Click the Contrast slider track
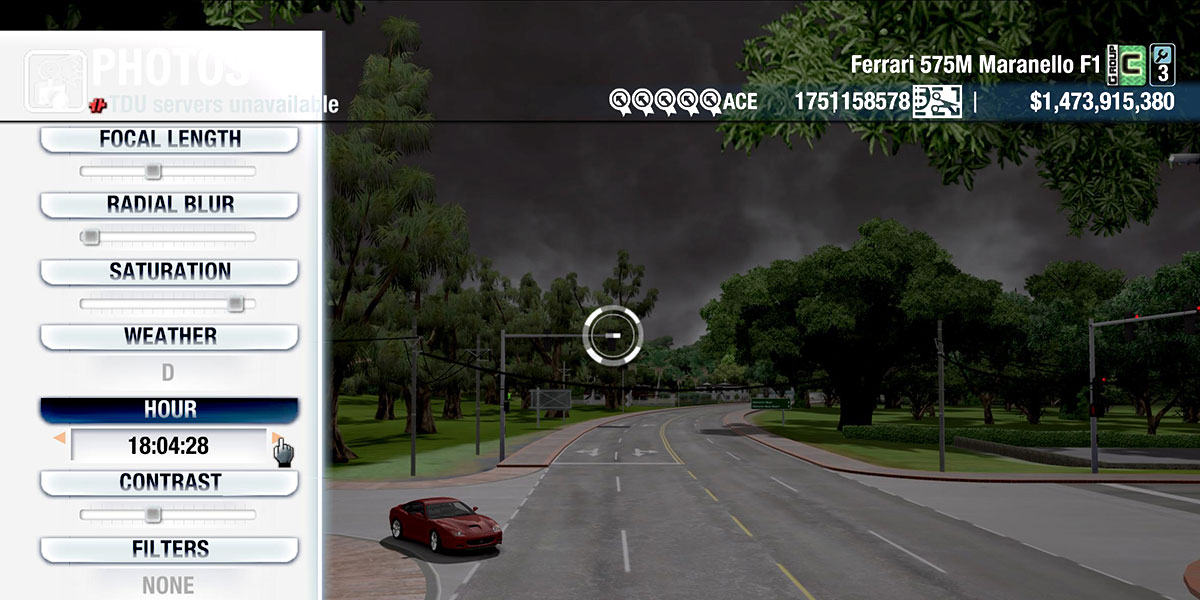Viewport: 1200px width, 600px height. [x=168, y=515]
